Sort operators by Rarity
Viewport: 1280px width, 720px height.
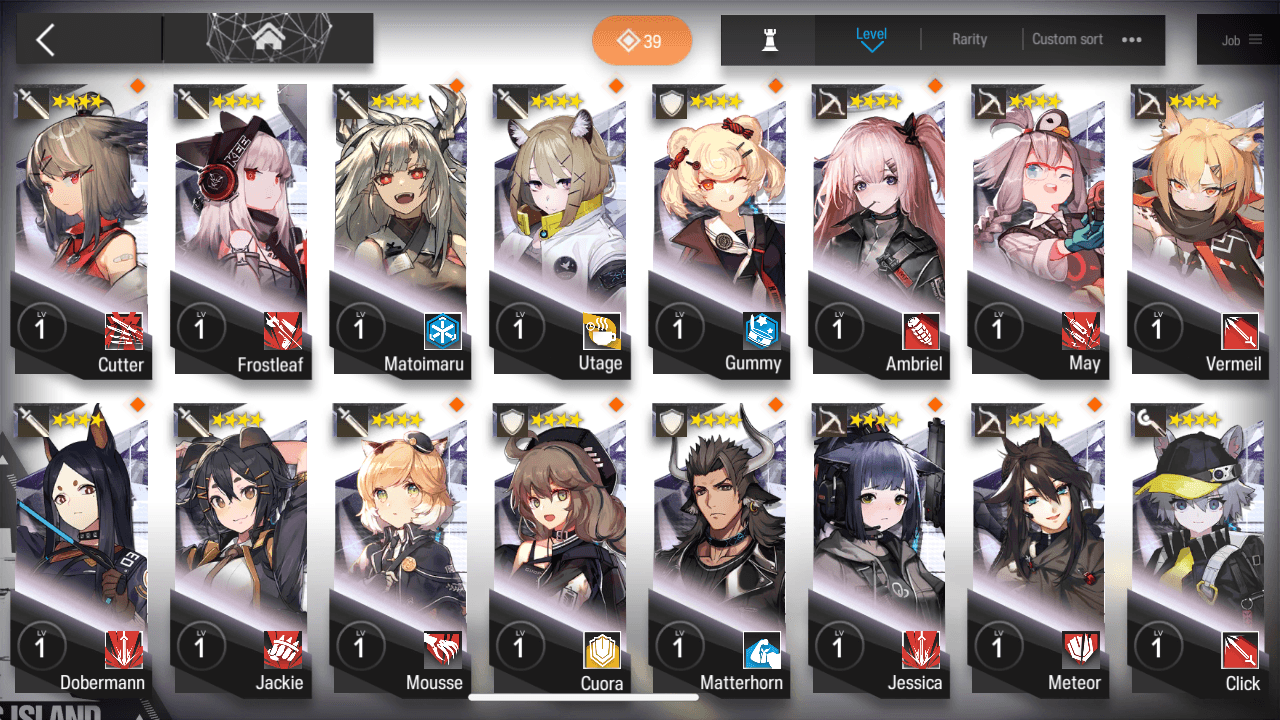click(969, 40)
